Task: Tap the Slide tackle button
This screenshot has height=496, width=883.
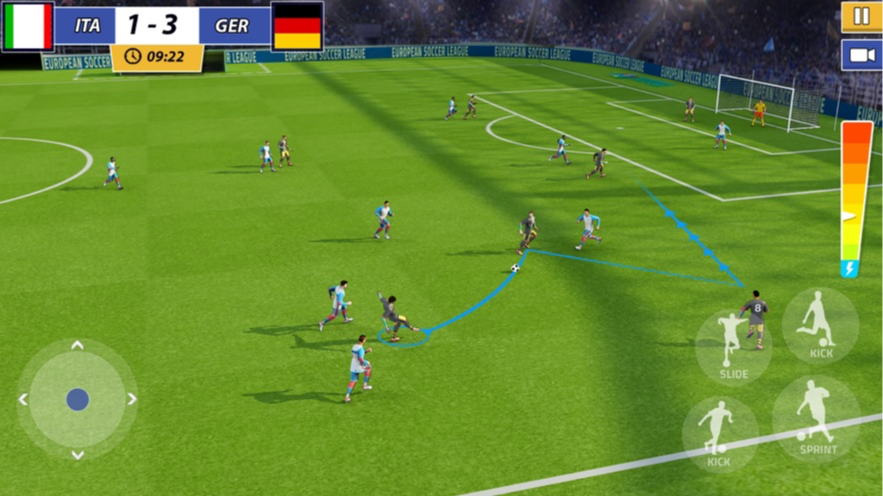Action: (733, 346)
